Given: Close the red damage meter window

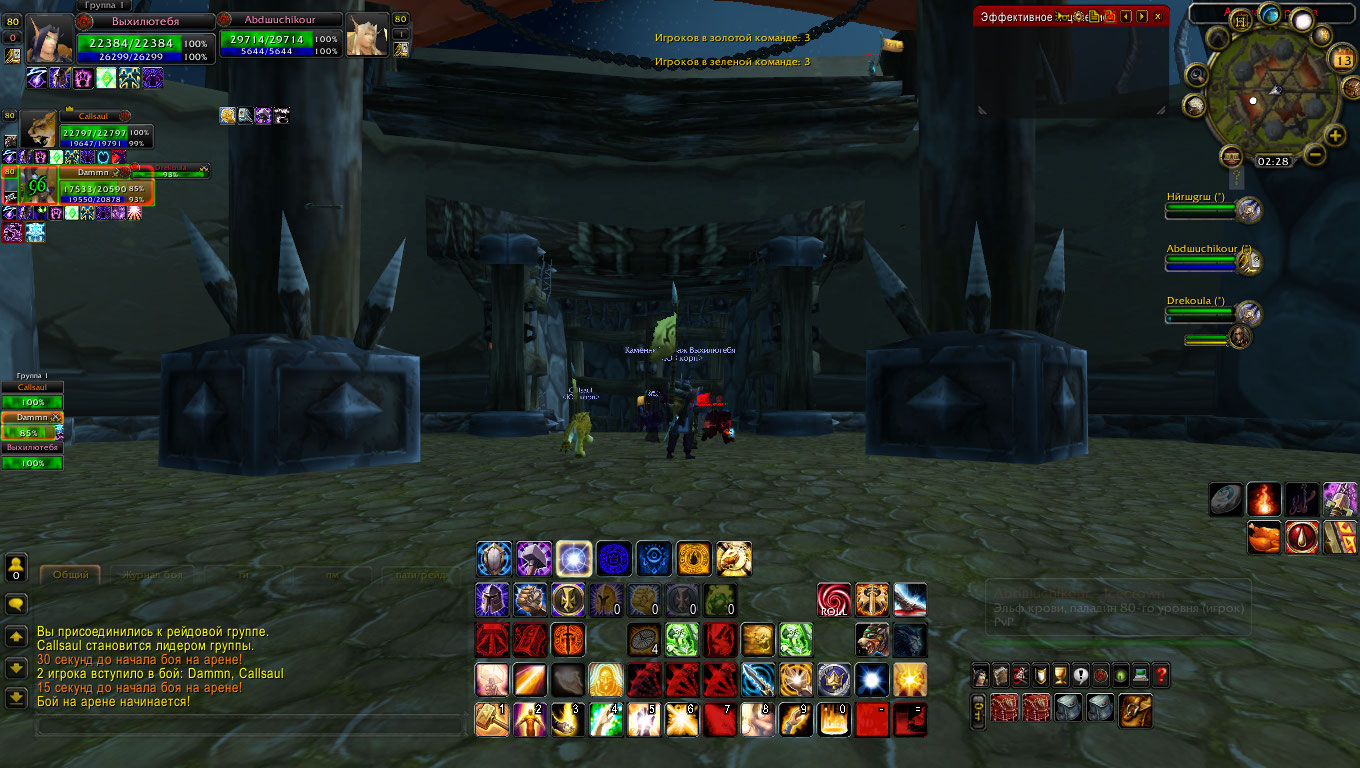Looking at the screenshot, I should [1158, 17].
